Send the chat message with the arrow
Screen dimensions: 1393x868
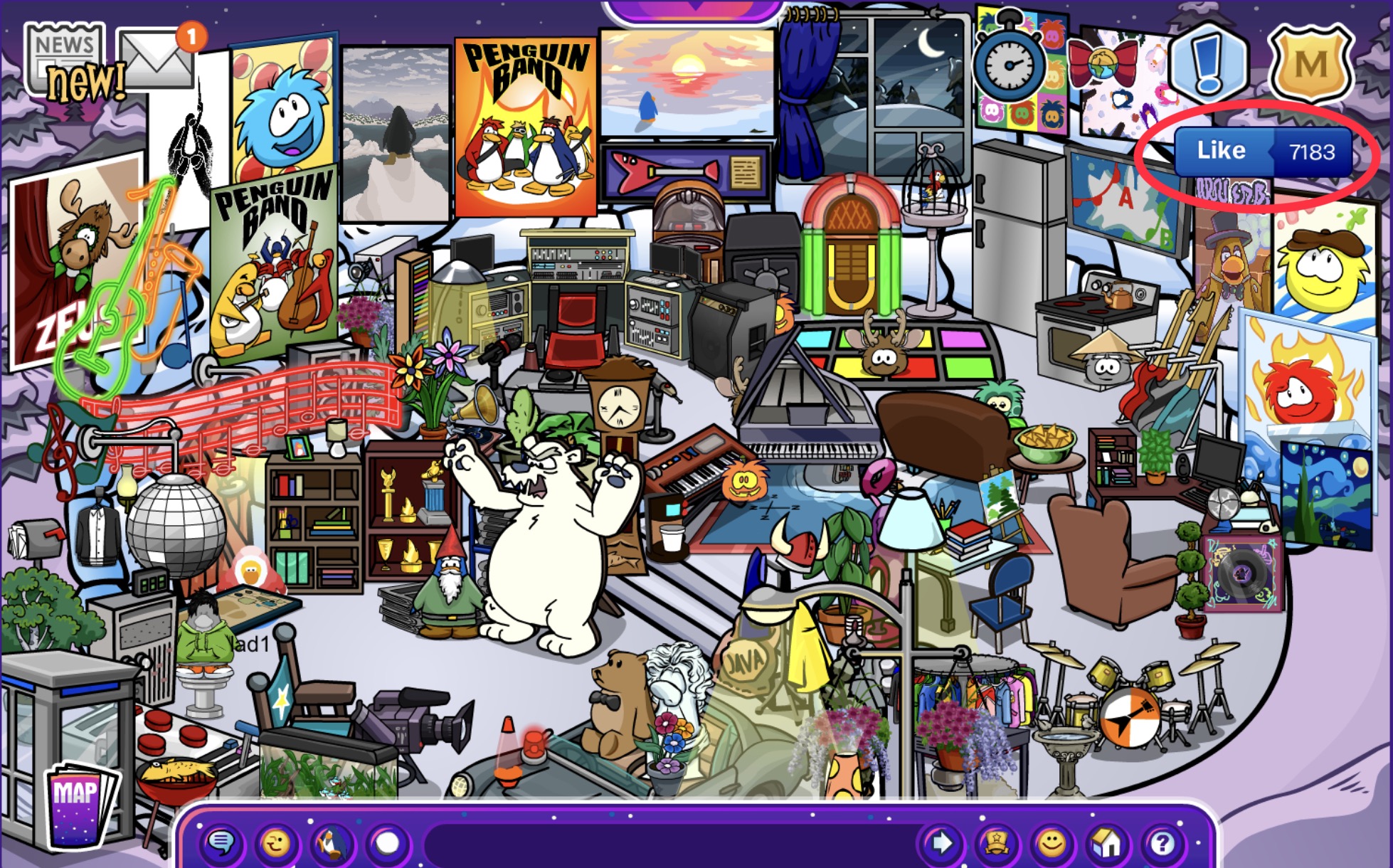point(941,844)
